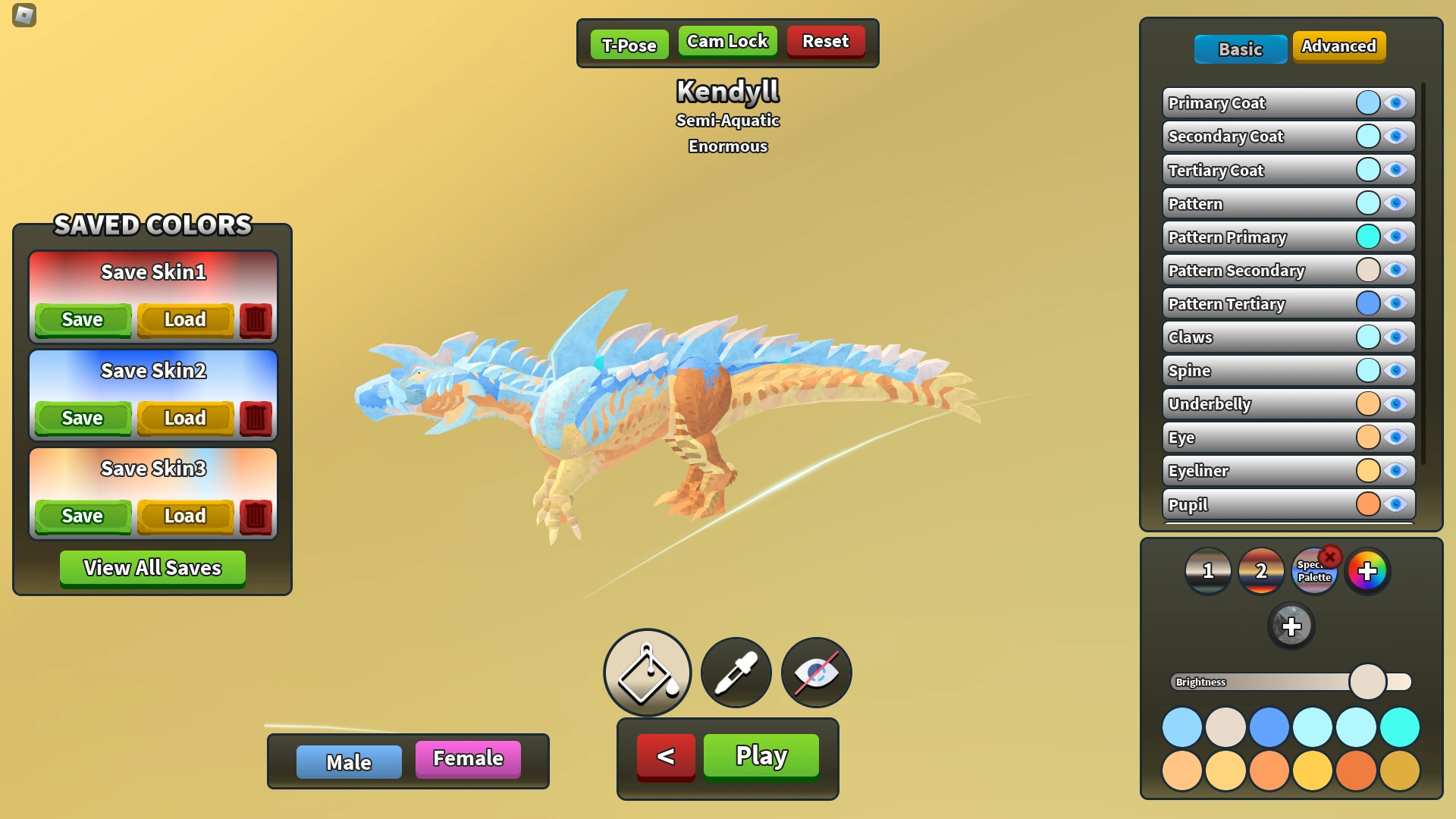Viewport: 1456px width, 819px height.
Task: Open the rainbow plus custom color wheel
Action: (x=1369, y=571)
